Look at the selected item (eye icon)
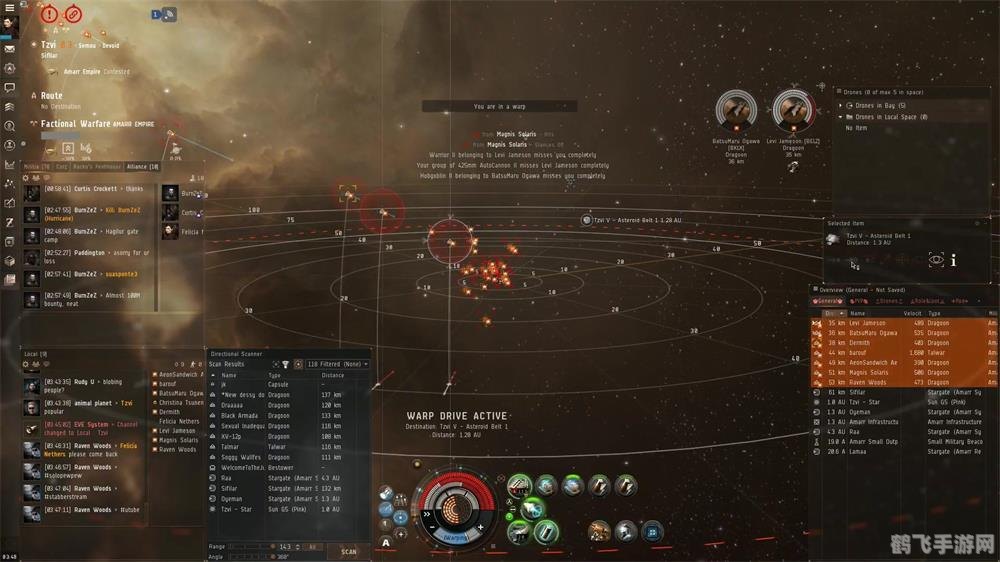1000x562 pixels. pyautogui.click(x=936, y=260)
